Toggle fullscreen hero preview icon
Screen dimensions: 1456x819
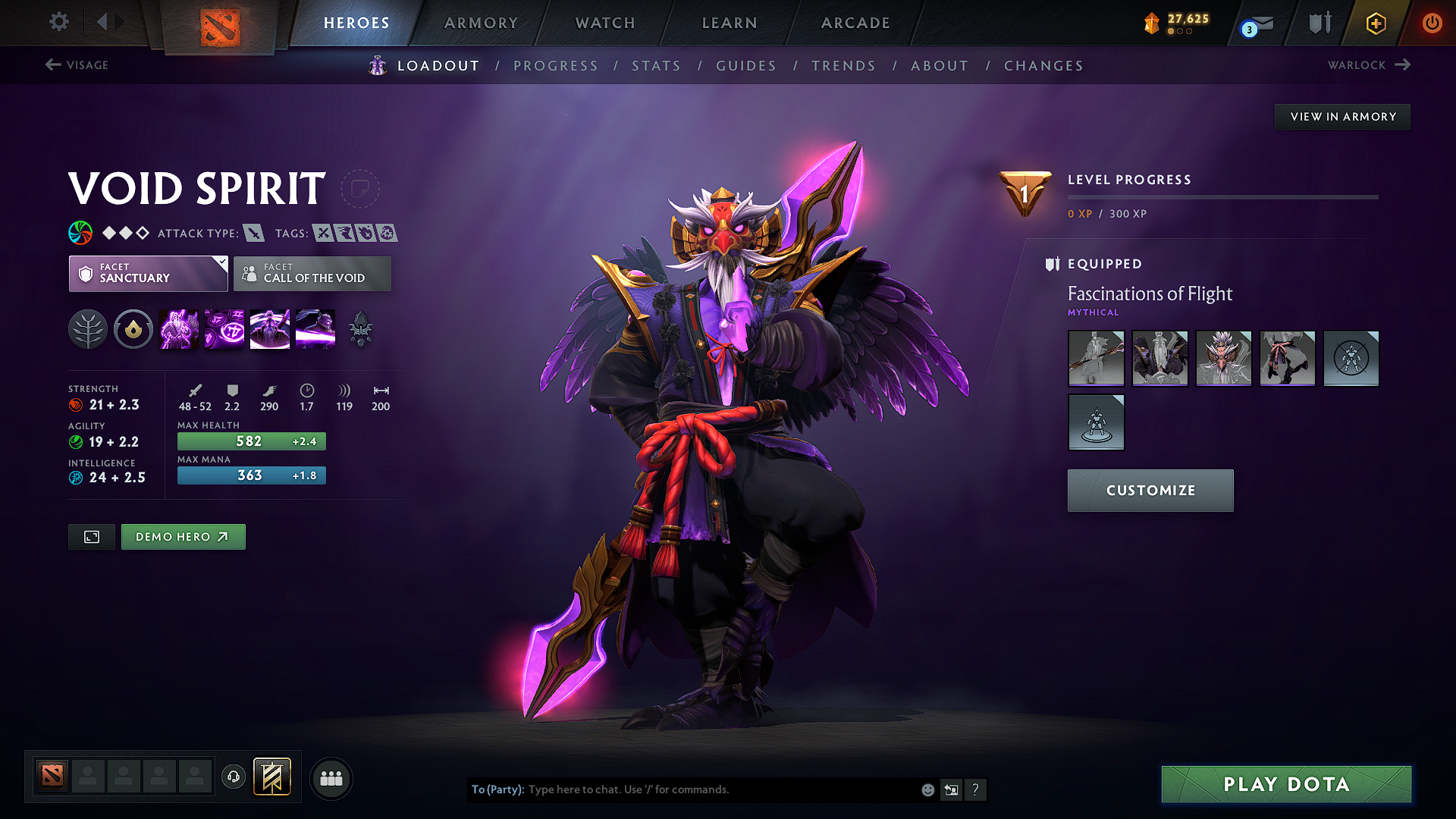tap(91, 536)
